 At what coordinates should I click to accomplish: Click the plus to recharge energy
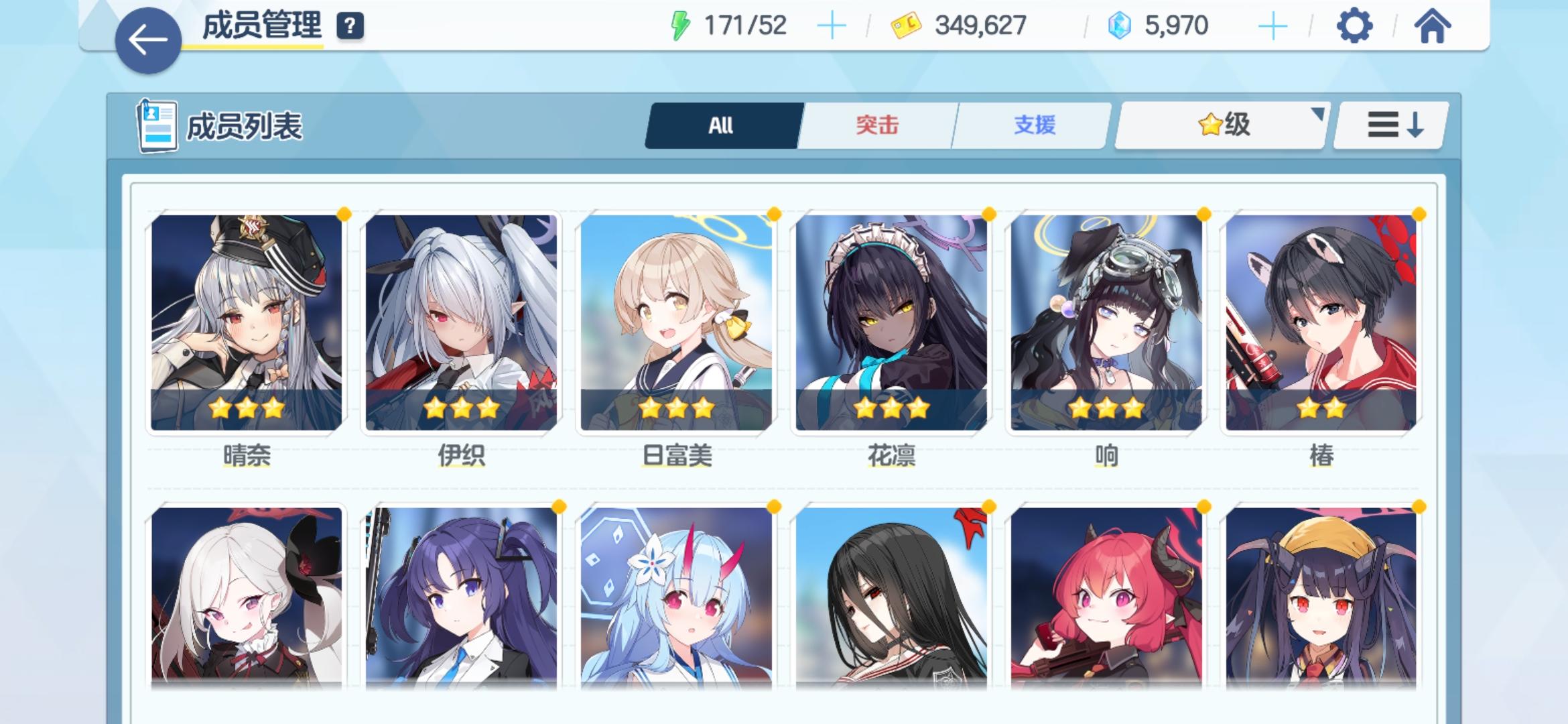[831, 27]
